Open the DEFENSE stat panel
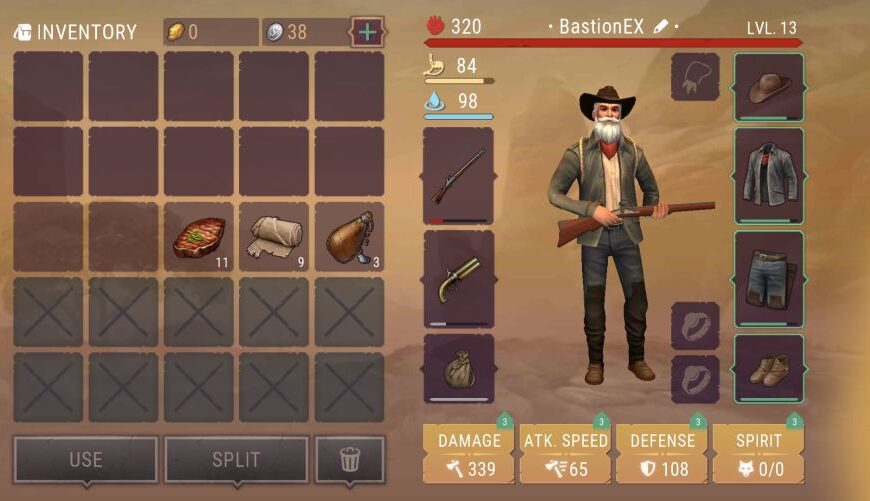The height and width of the screenshot is (501, 870). (662, 454)
